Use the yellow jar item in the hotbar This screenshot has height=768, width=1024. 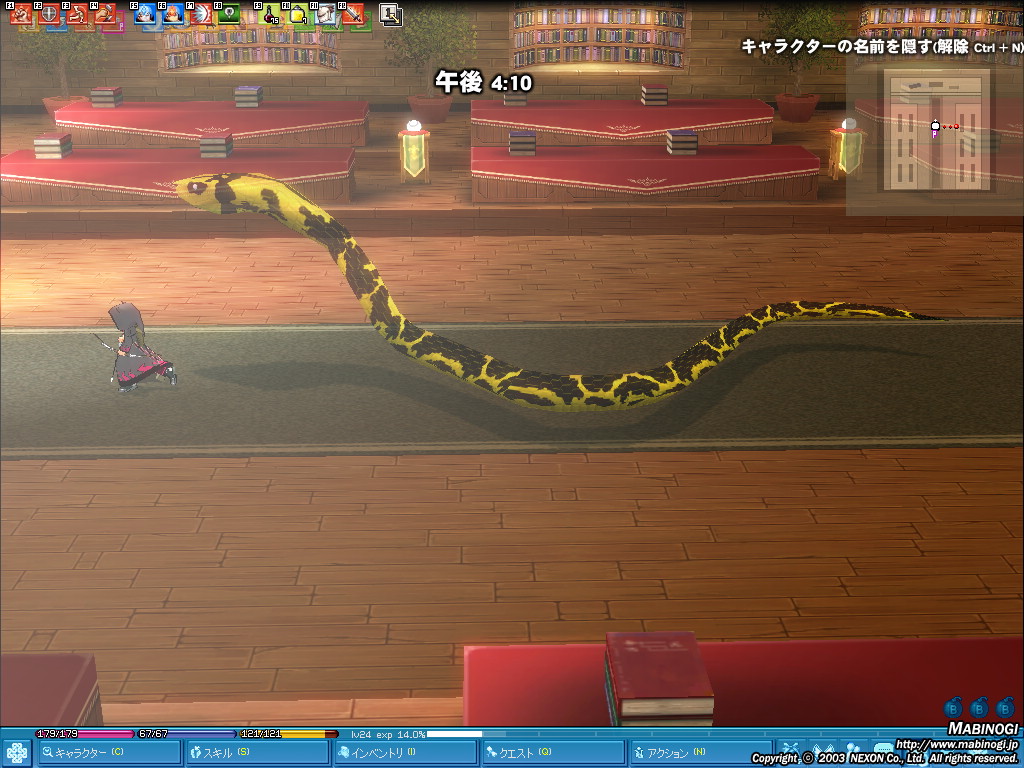(x=298, y=15)
